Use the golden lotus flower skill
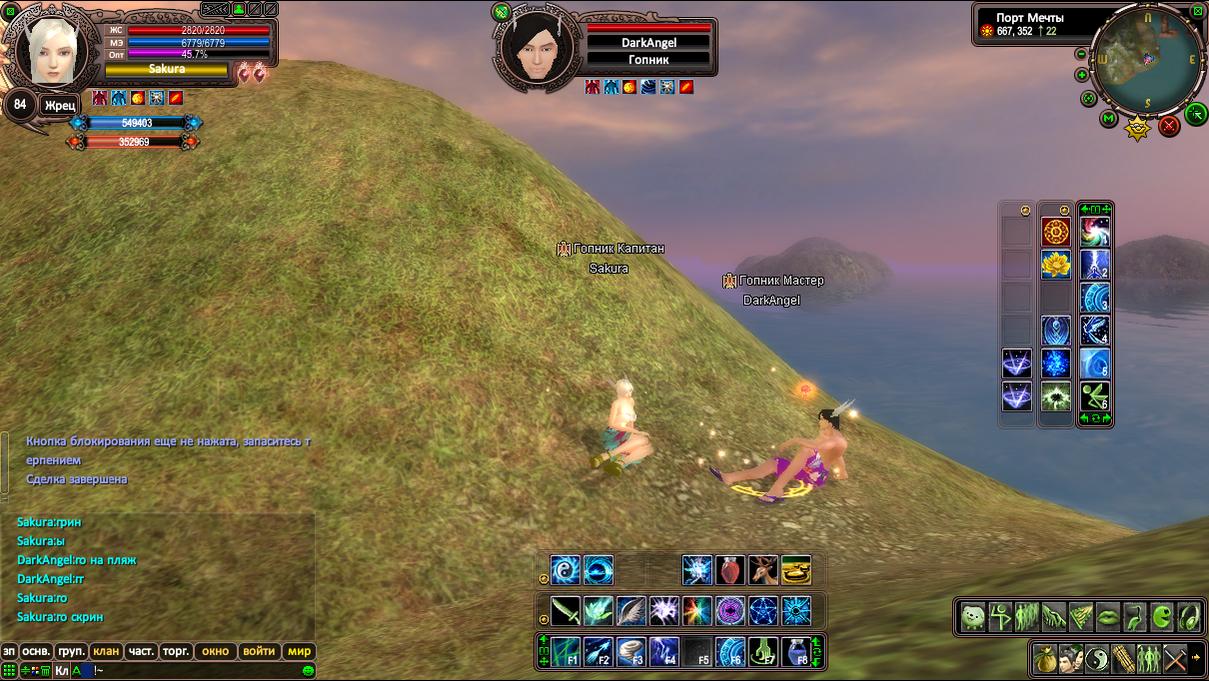 pyautogui.click(x=1056, y=265)
